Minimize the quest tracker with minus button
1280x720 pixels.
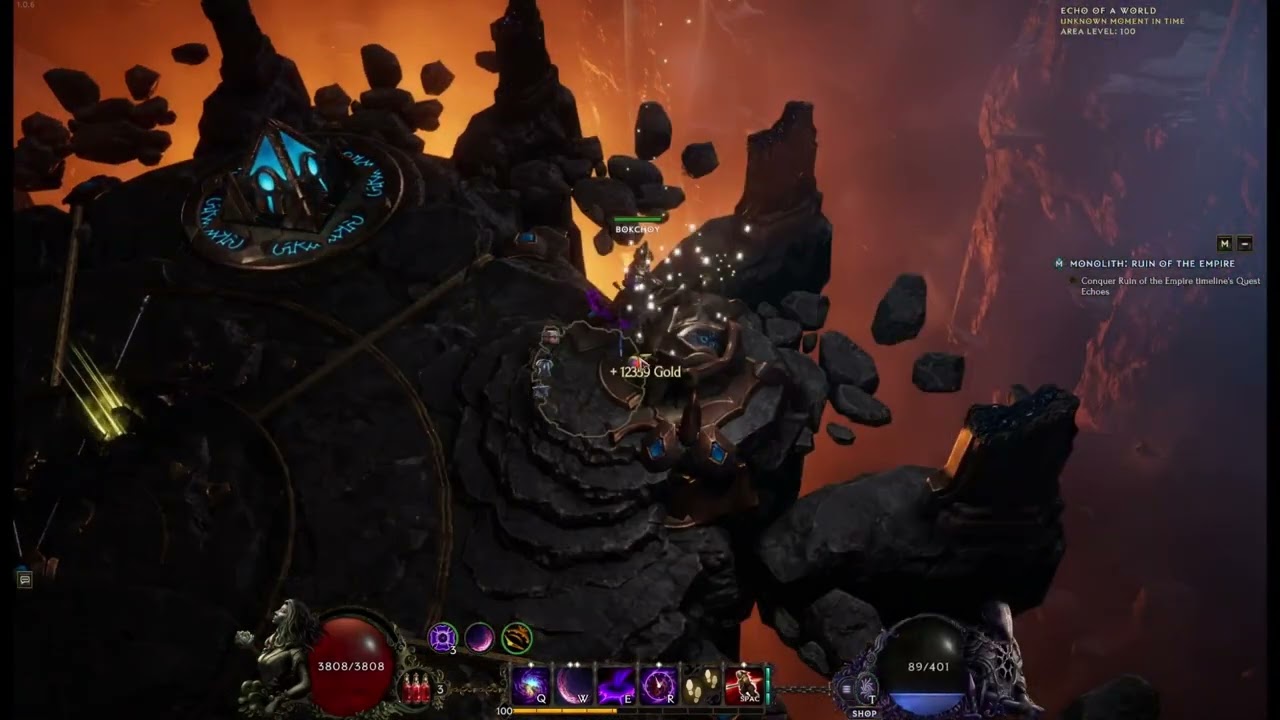pyautogui.click(x=1245, y=244)
